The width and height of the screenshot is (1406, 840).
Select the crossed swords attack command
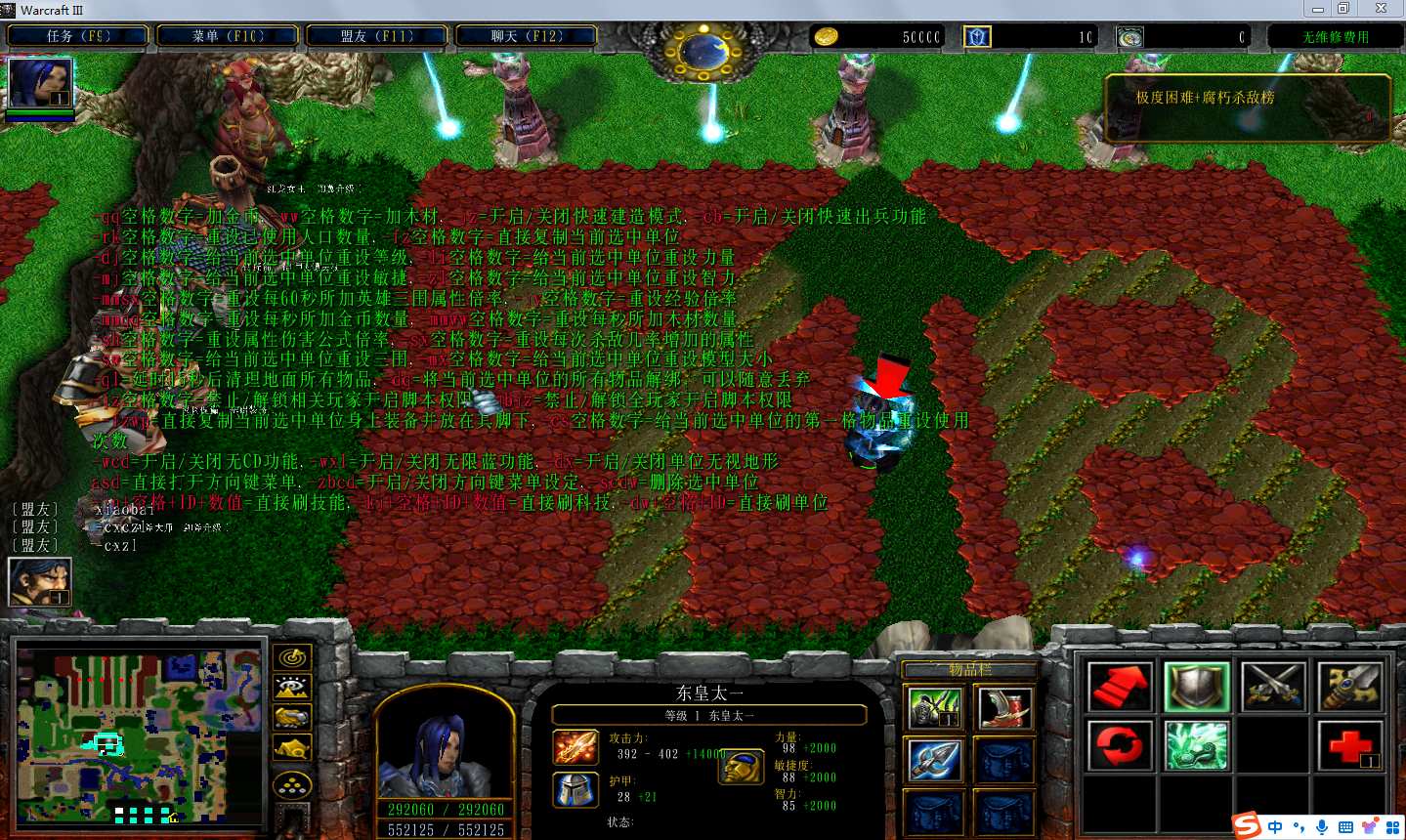[1273, 687]
